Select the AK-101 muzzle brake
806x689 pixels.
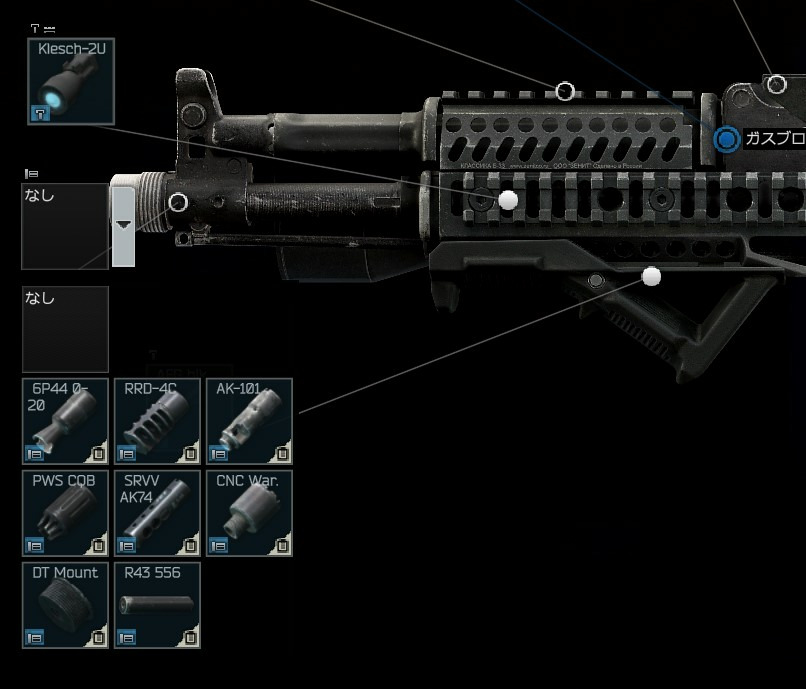point(249,421)
